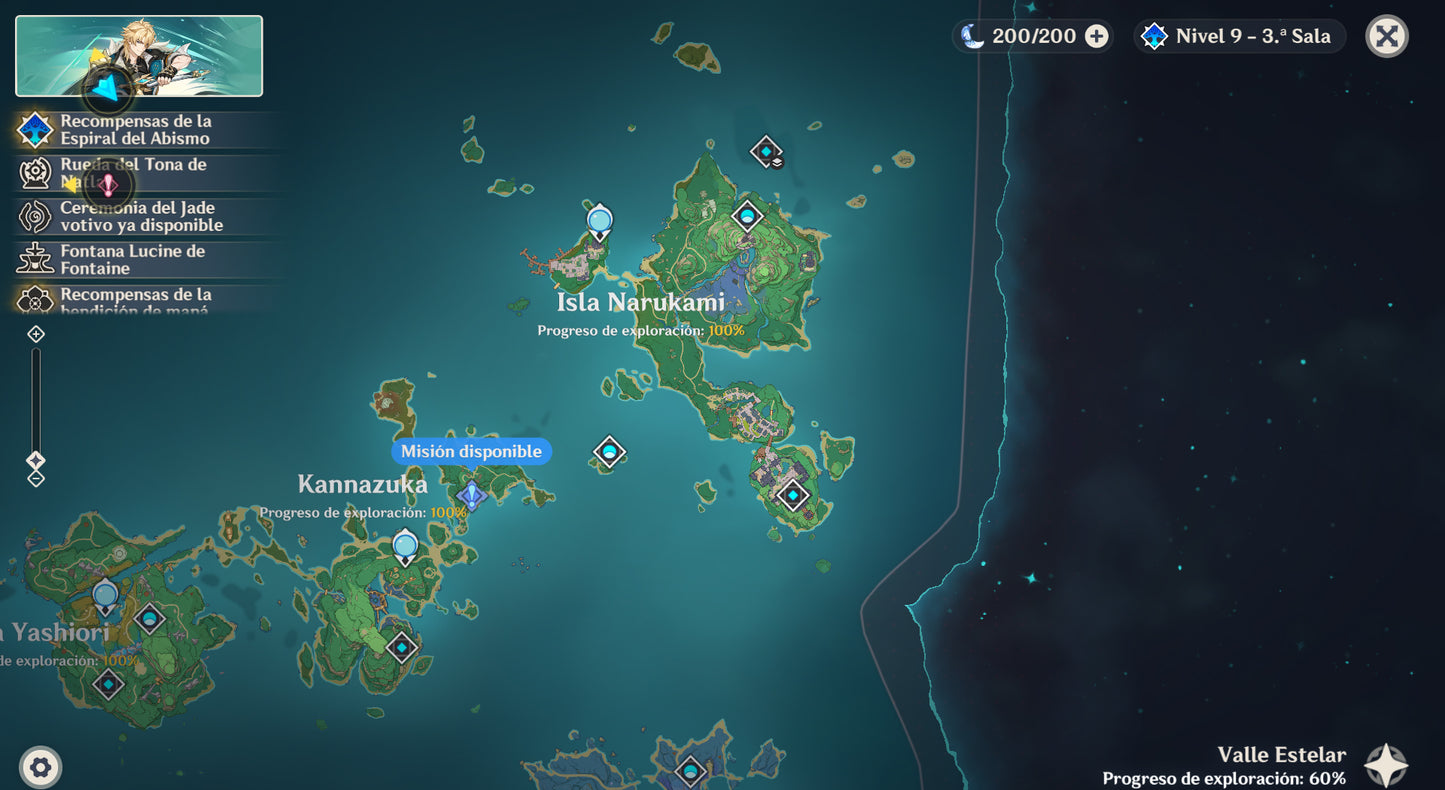Click the map zoom slider handle

(x=36, y=460)
